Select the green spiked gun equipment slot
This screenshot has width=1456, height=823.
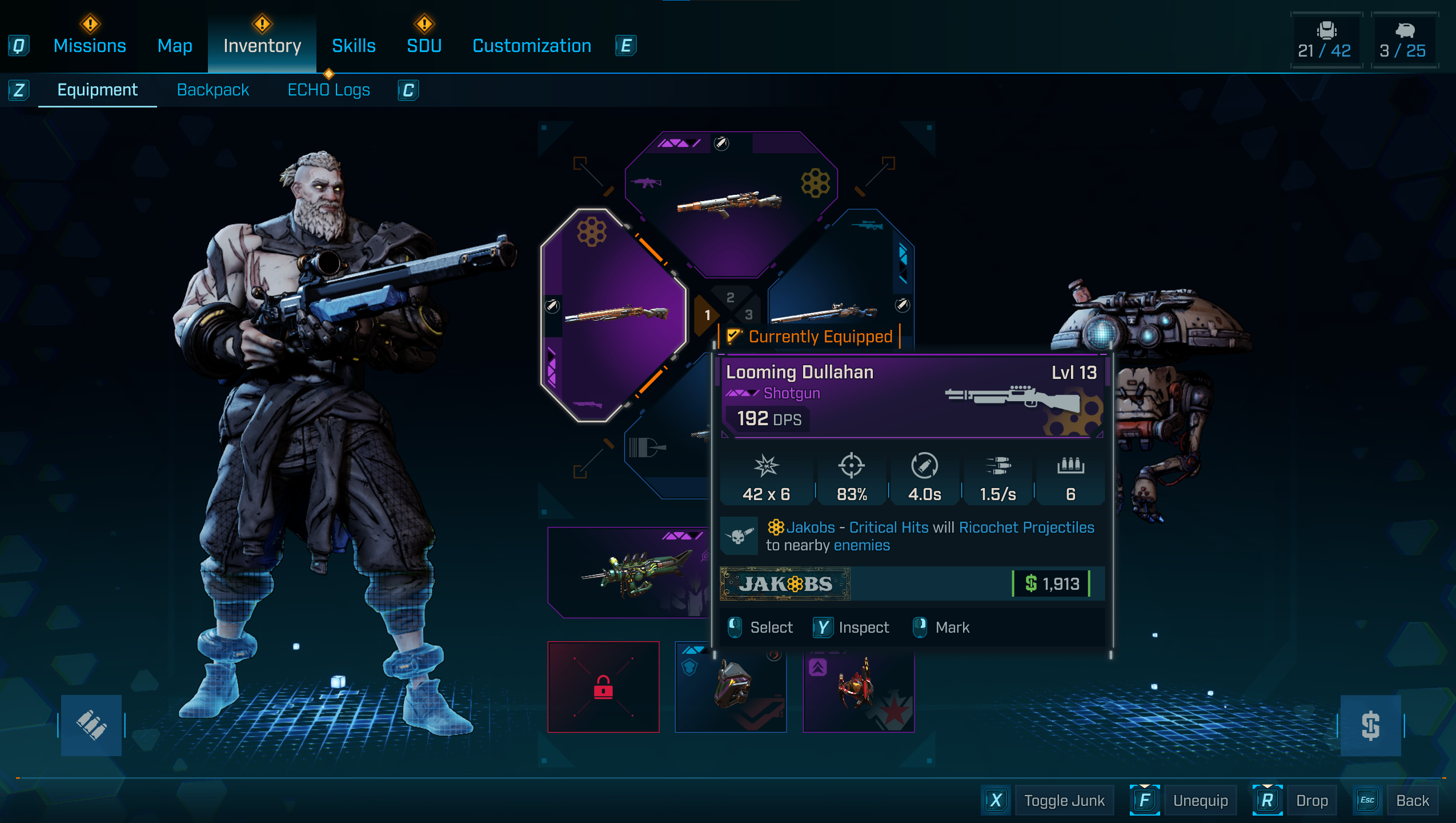(628, 572)
